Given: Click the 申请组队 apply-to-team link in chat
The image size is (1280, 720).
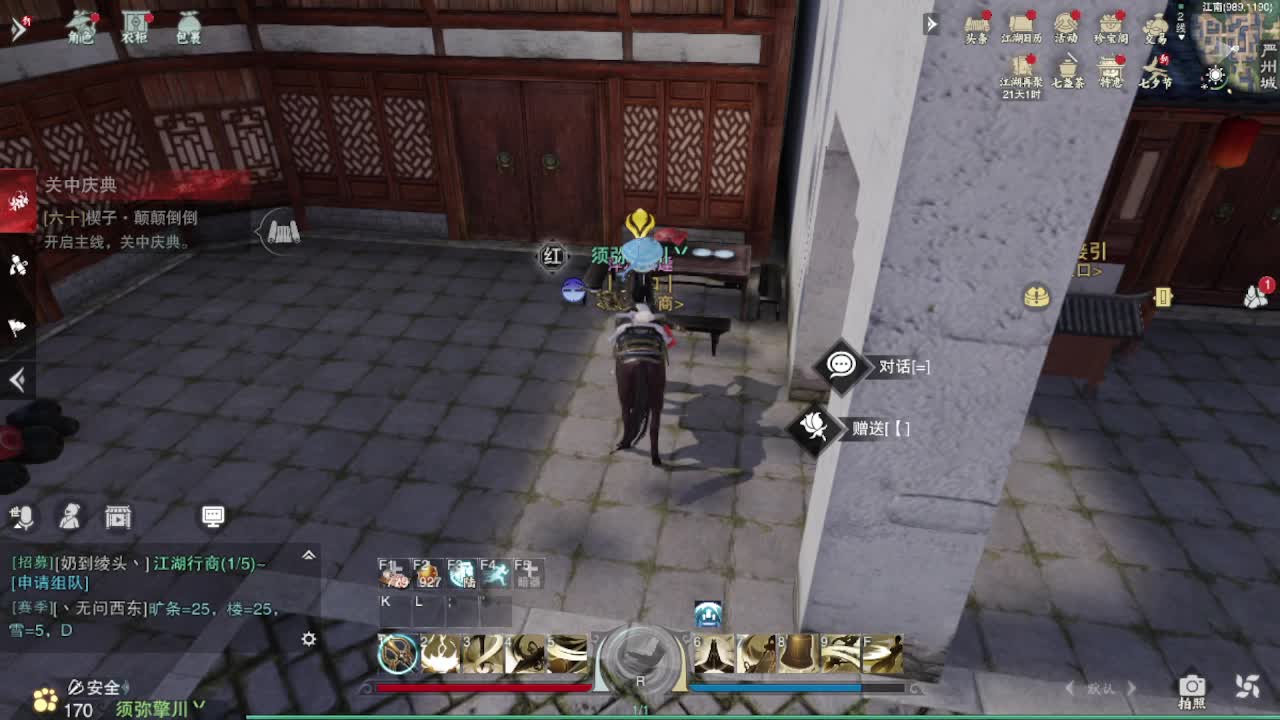Looking at the screenshot, I should tap(48, 583).
